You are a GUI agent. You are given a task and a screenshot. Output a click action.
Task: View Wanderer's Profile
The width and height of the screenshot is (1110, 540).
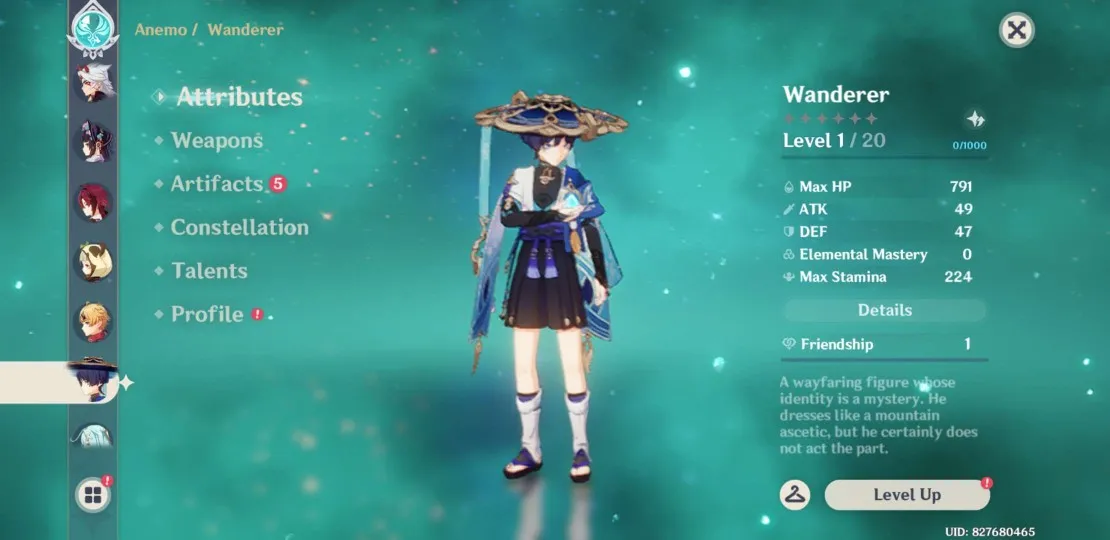click(x=207, y=314)
